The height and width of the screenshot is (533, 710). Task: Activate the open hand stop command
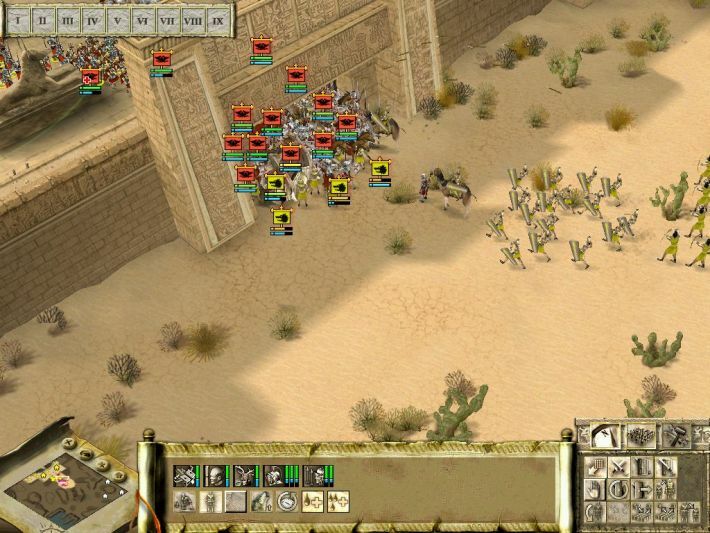[596, 489]
